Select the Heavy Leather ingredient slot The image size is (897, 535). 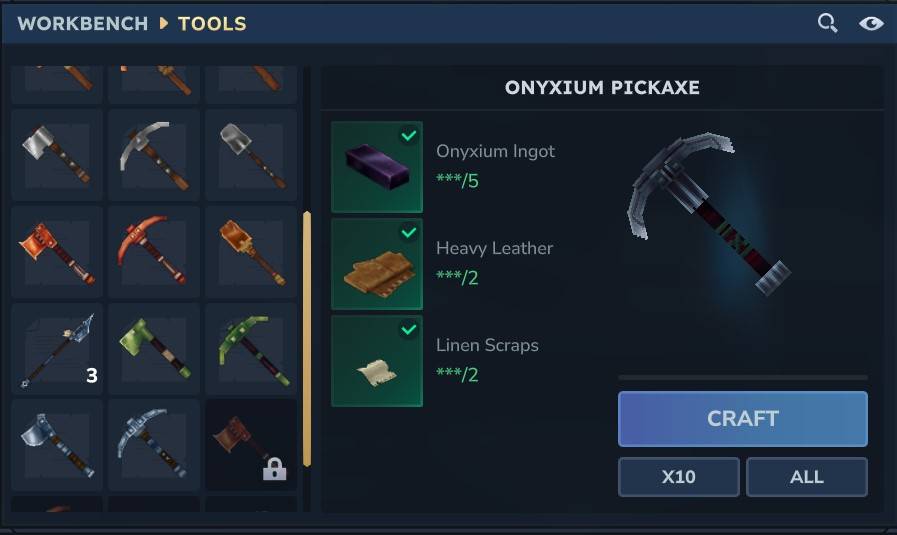click(x=377, y=264)
